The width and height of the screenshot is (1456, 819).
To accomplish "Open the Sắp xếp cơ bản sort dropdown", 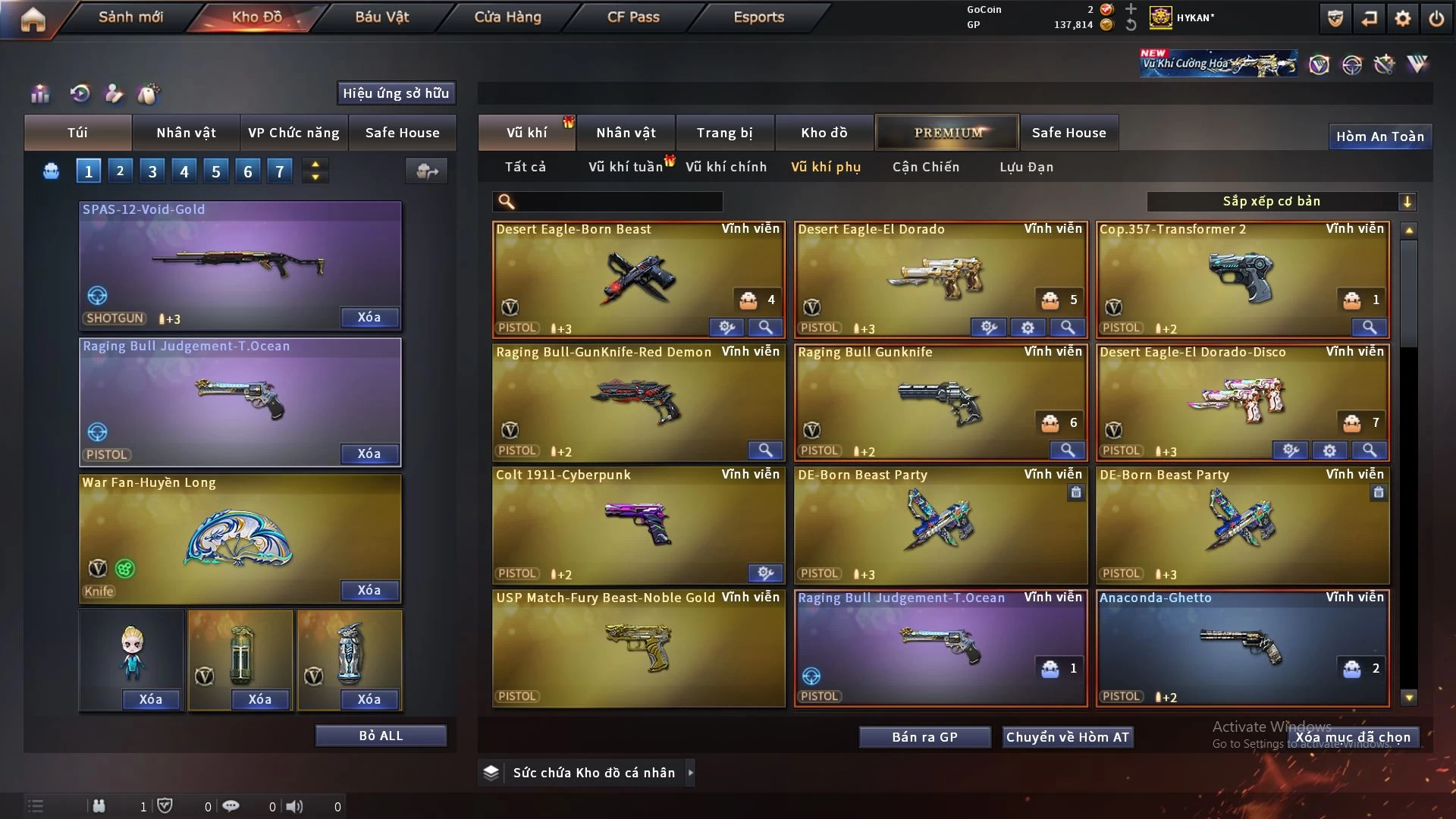I will tap(1281, 202).
